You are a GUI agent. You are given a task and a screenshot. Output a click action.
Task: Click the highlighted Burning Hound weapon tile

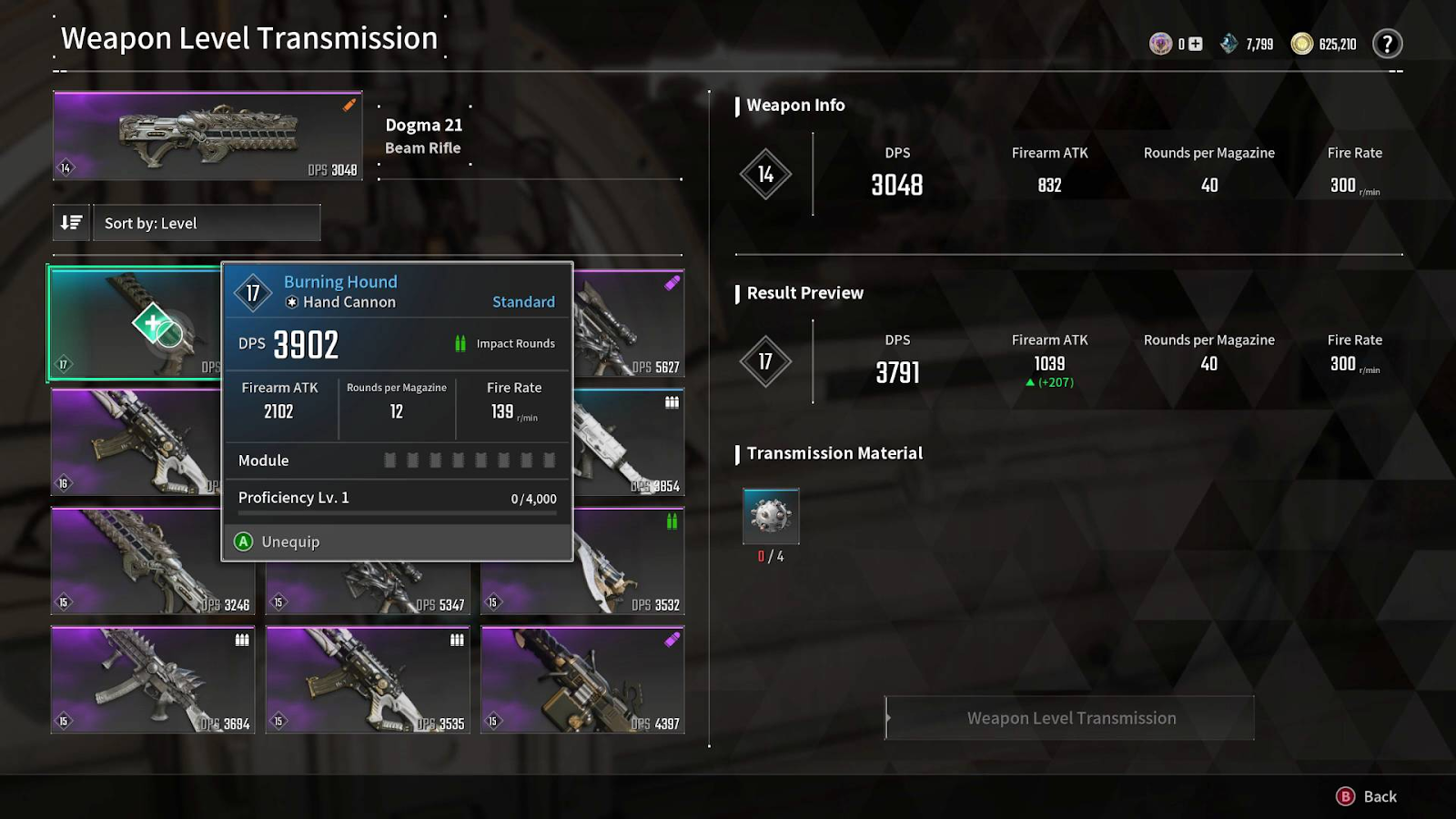point(135,323)
